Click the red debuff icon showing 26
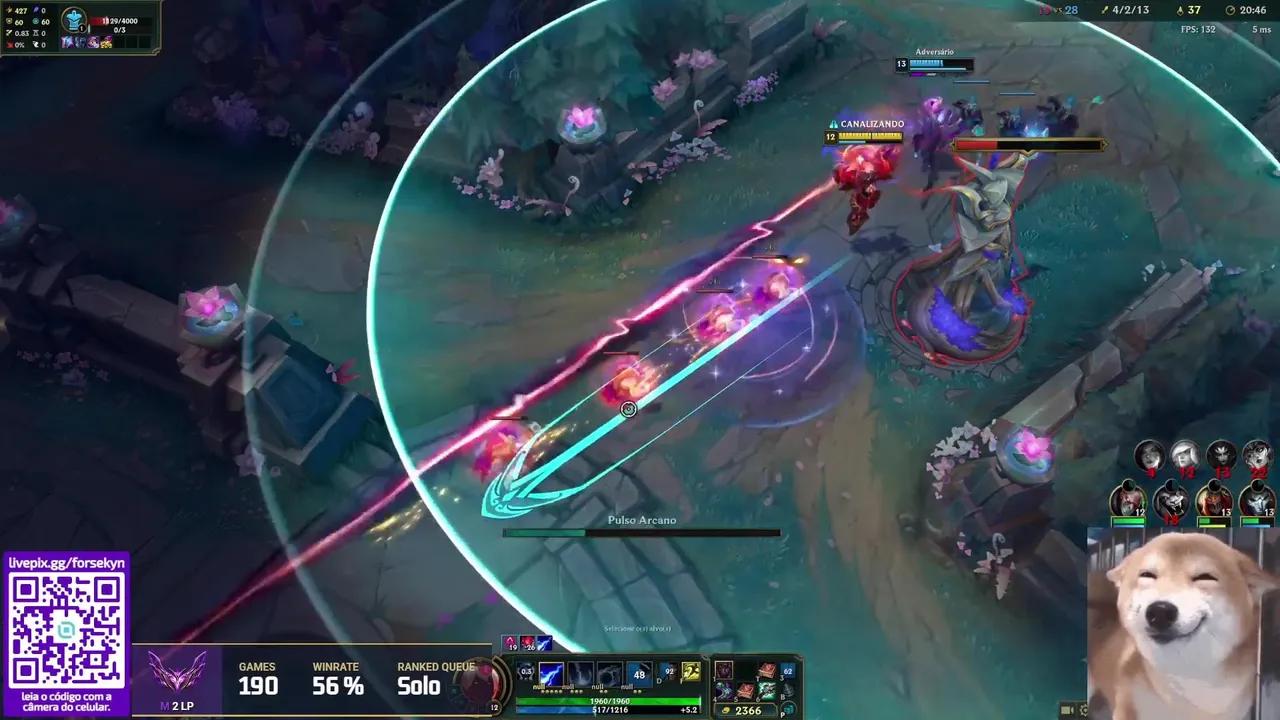Screen dimensions: 1280x720 [x=527, y=643]
